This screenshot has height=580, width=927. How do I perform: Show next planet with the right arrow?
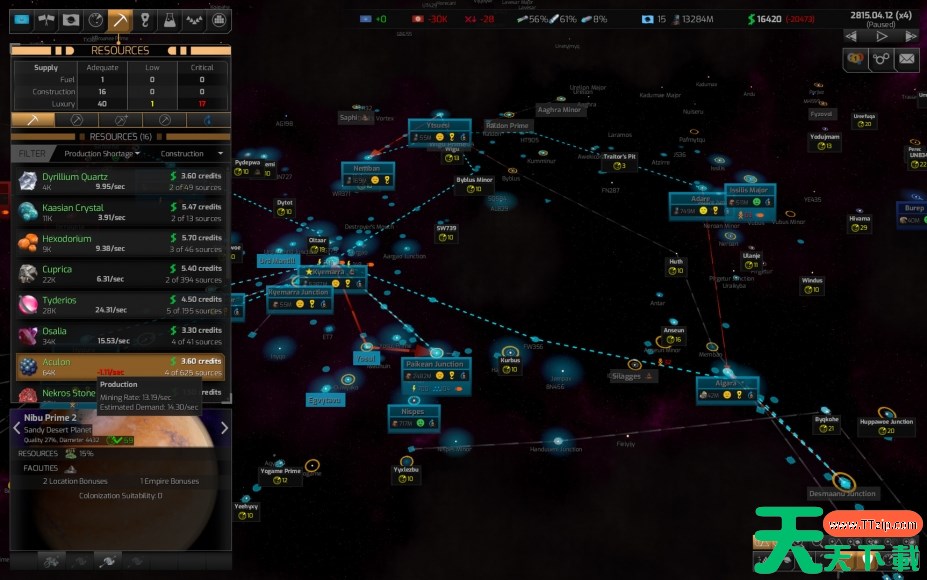224,428
